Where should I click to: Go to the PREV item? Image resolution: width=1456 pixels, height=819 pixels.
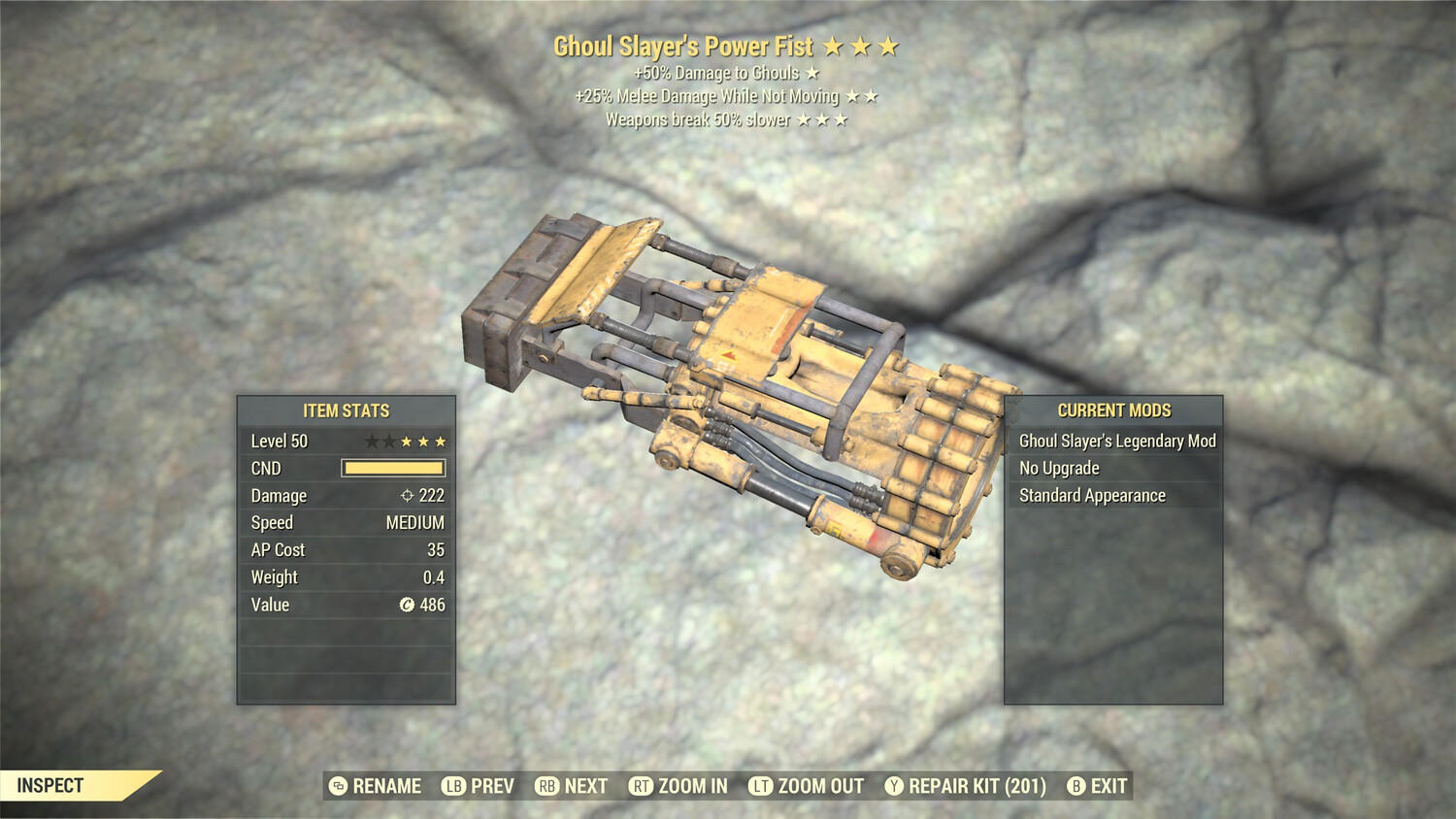pyautogui.click(x=479, y=786)
